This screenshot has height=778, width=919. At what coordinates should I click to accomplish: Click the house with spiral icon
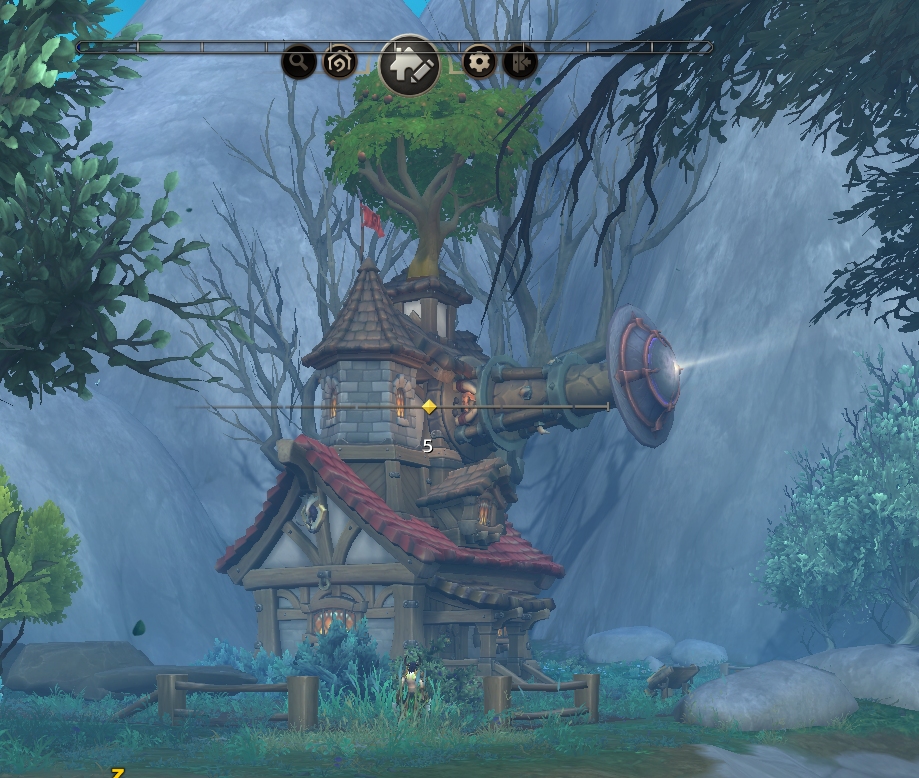coord(340,63)
